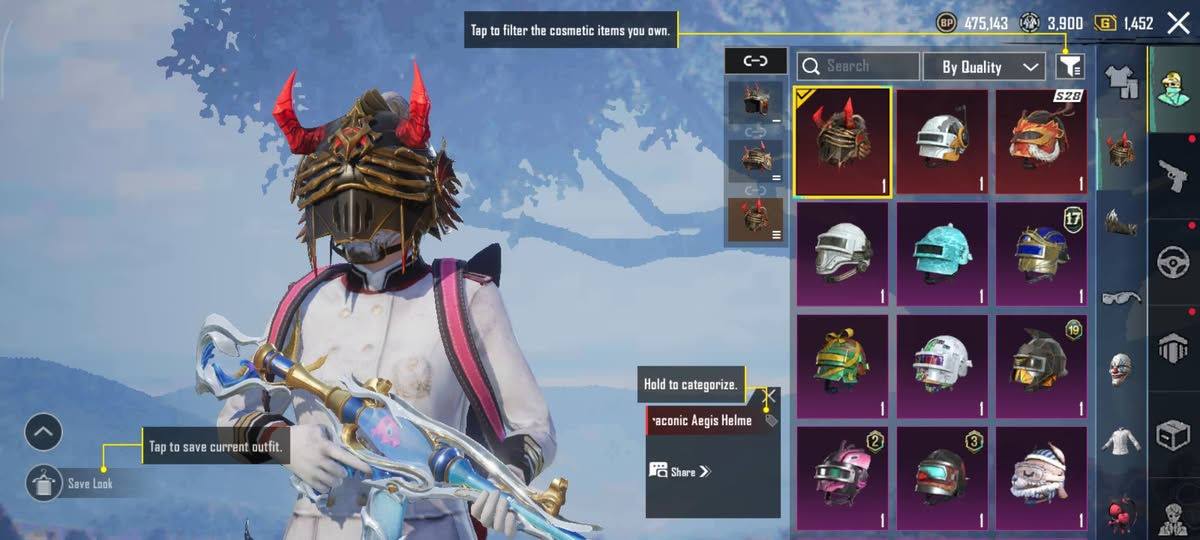
Task: Pick the sleeping cat beanie helmet
Action: [x=1040, y=478]
